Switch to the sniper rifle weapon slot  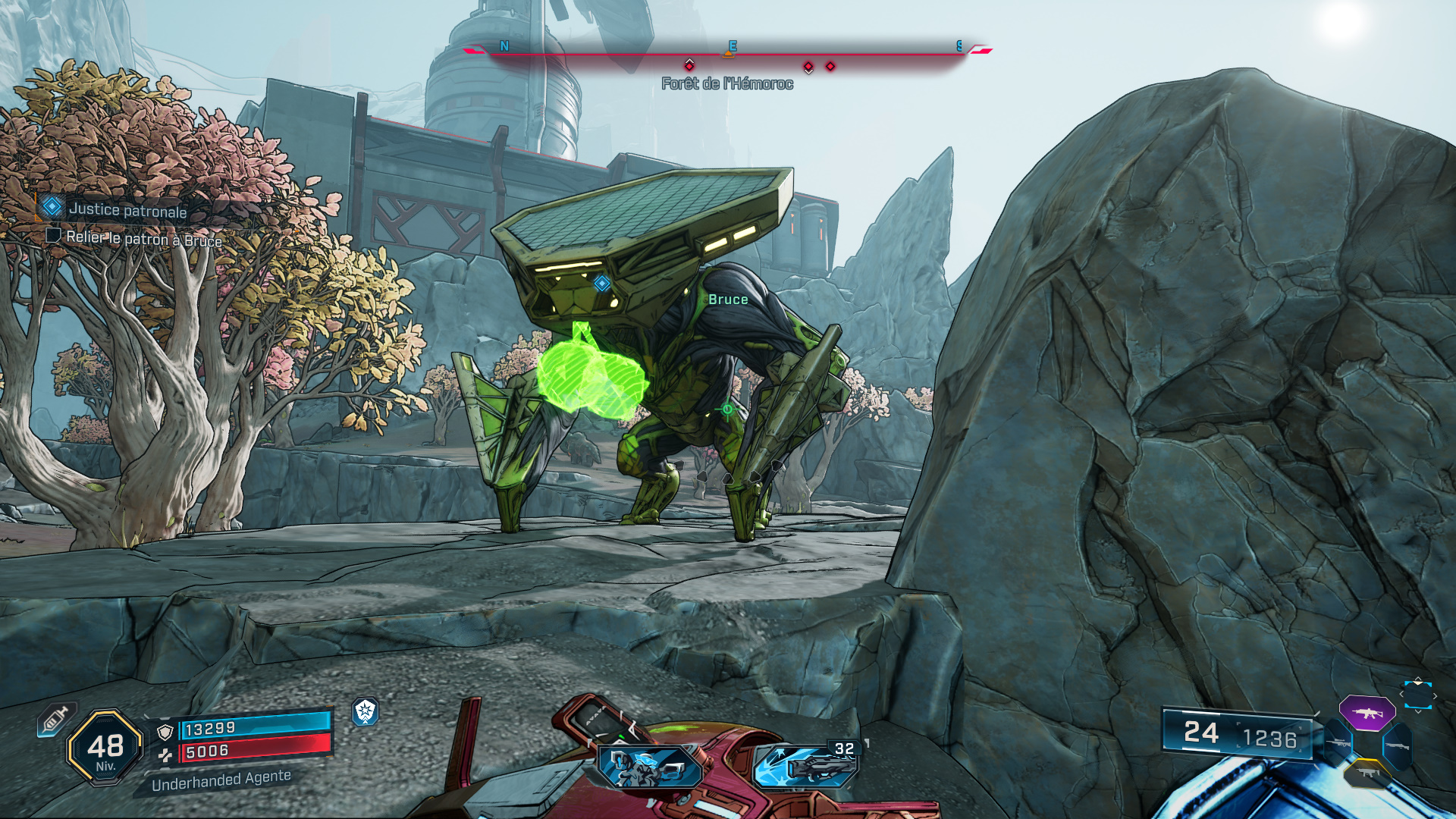click(x=1336, y=743)
